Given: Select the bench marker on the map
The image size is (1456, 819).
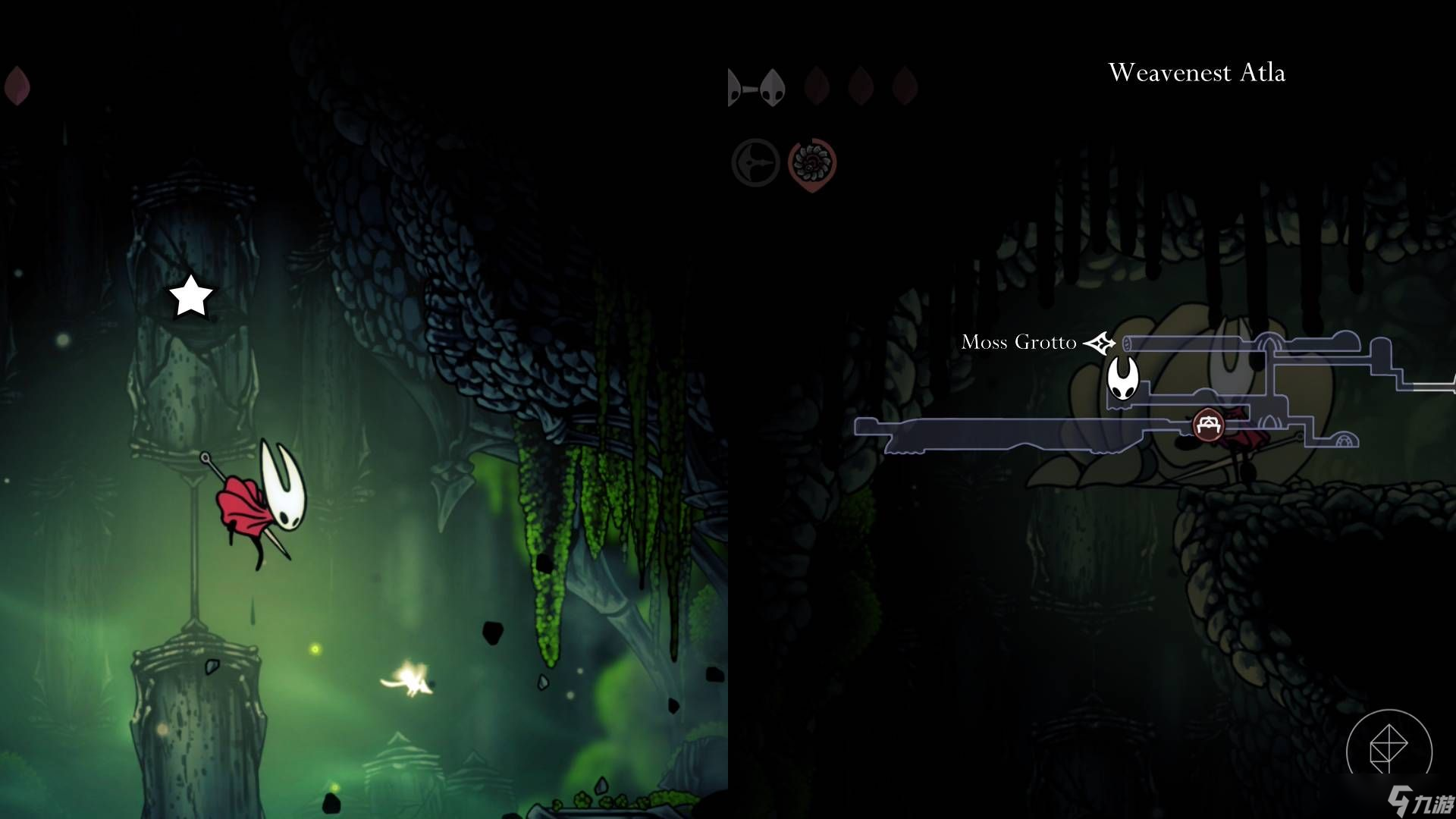Looking at the screenshot, I should click(1208, 424).
